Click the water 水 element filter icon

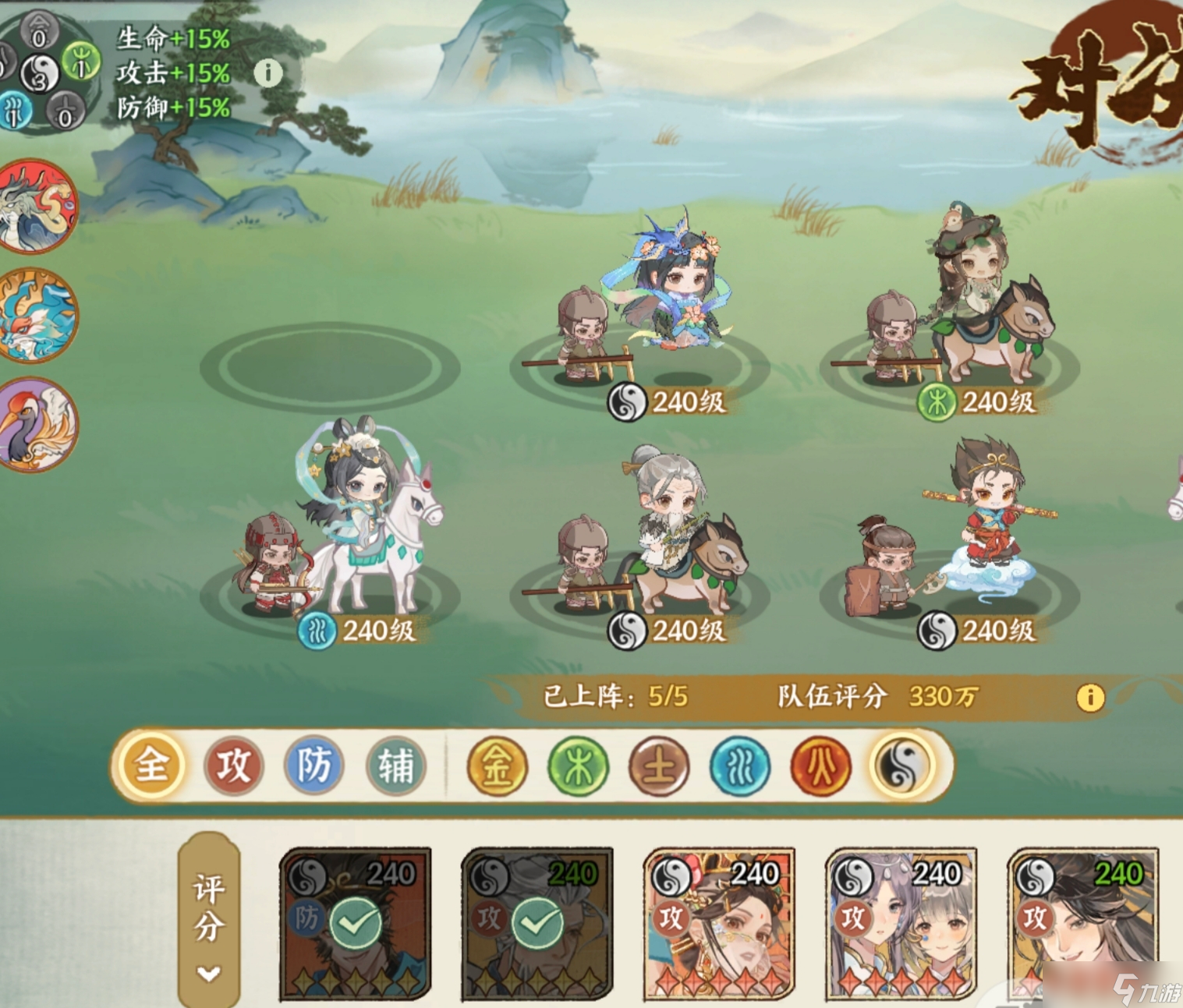click(x=739, y=766)
